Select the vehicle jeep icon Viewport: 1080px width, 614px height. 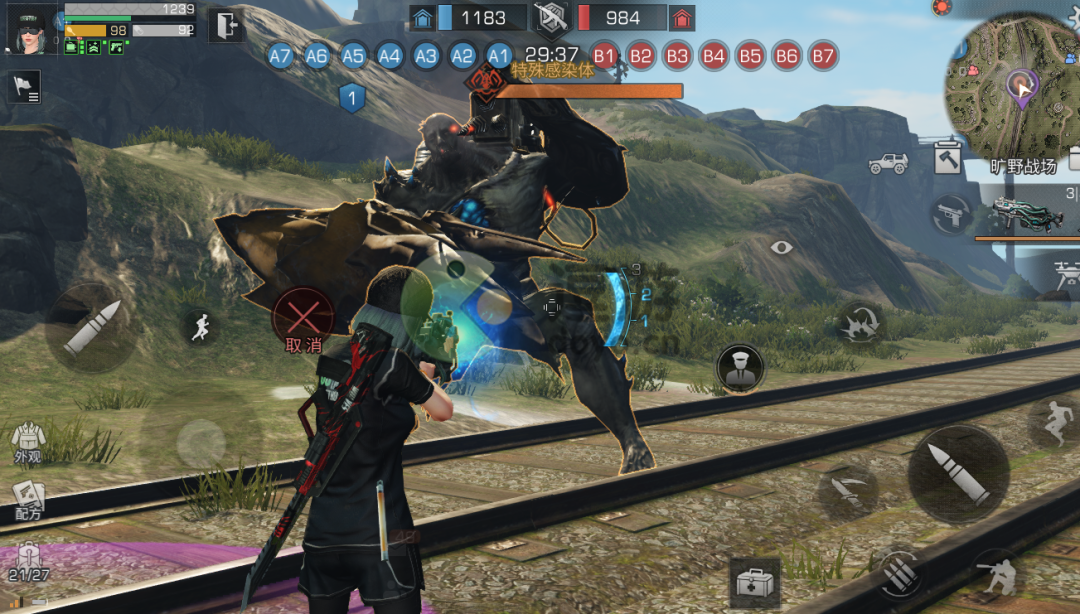click(x=887, y=163)
